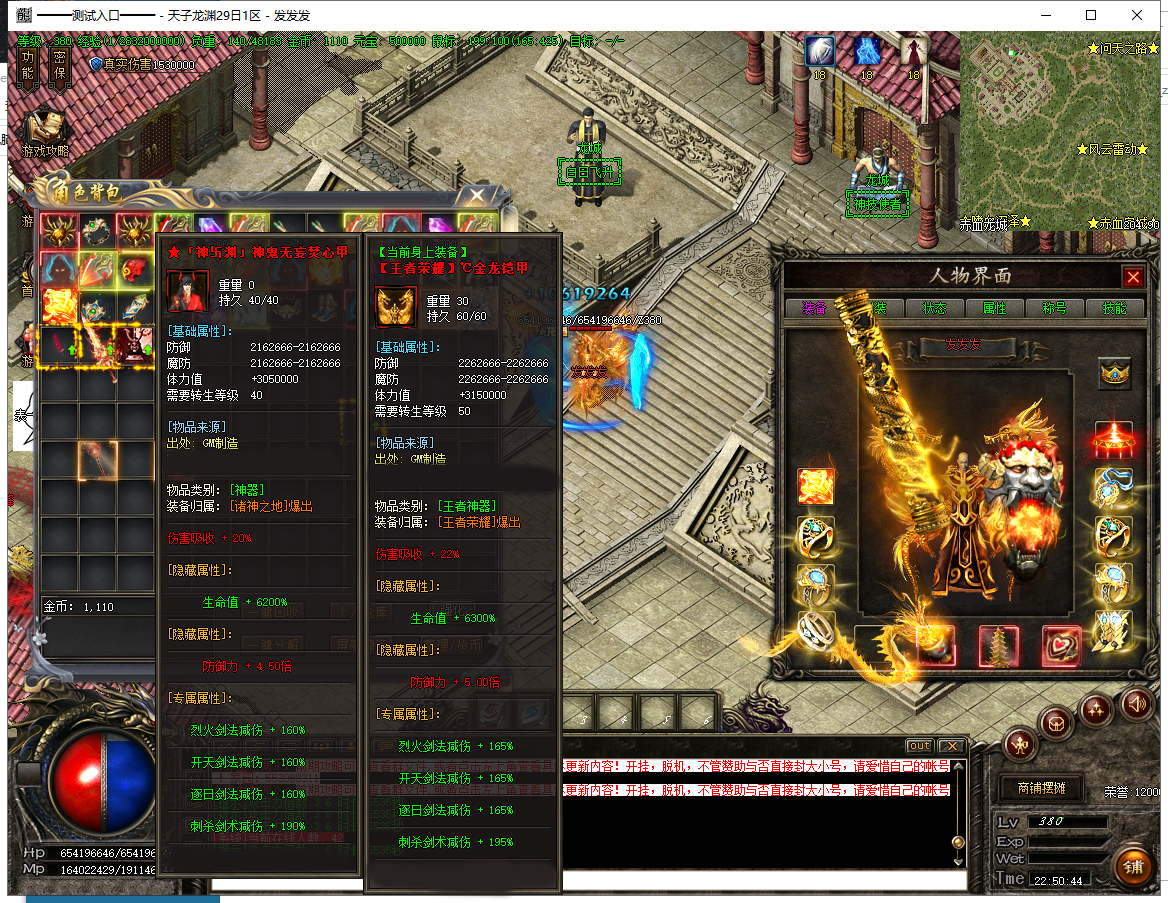Click the 功能 function banner button
Screen dimensions: 1168x903
tap(28, 67)
